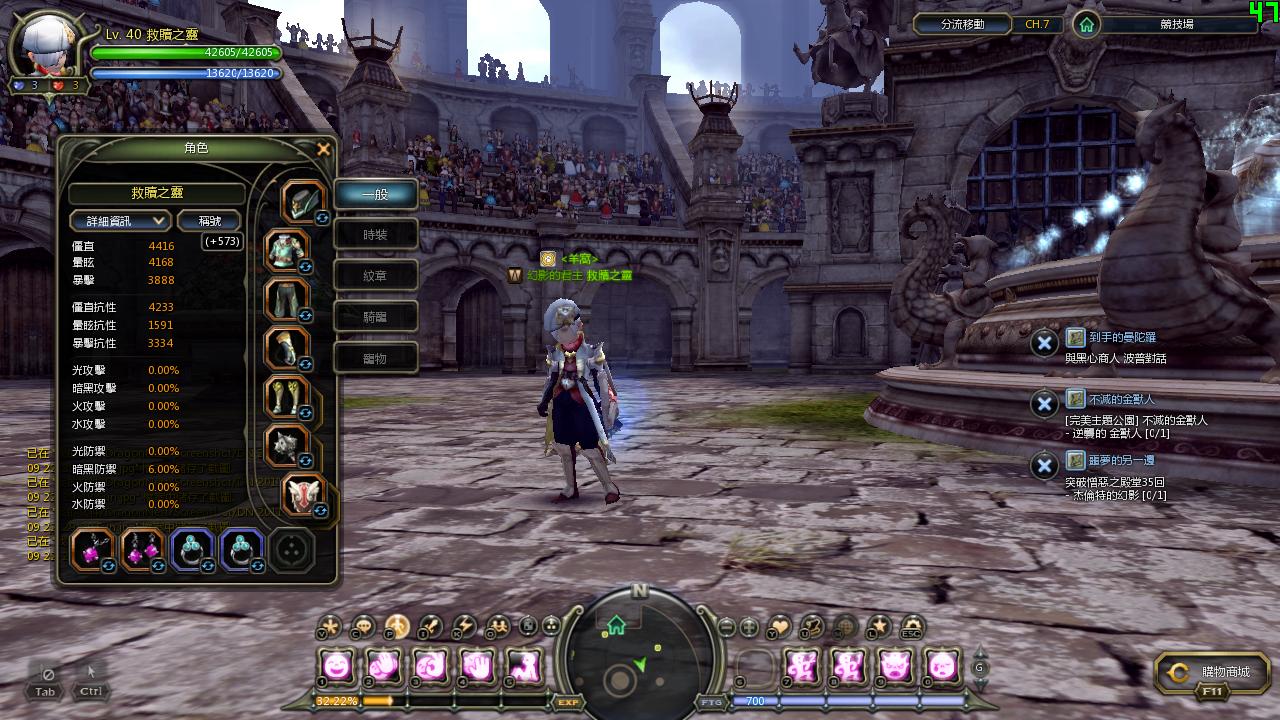Screen dimensions: 1280x720
Task: Switch to the 時裝 costume tab
Action: coord(375,235)
